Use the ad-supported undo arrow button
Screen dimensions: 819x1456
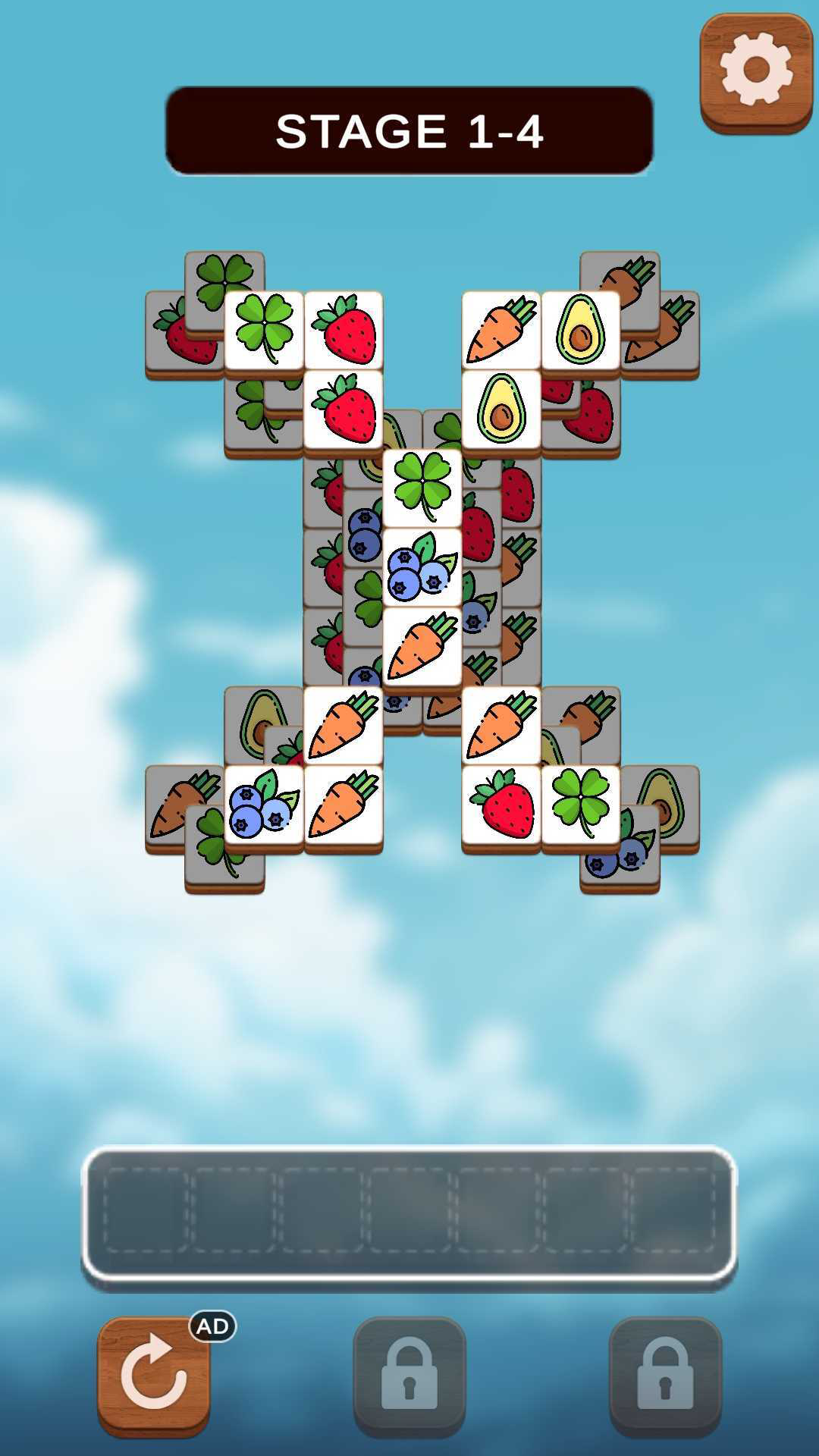(x=154, y=1375)
